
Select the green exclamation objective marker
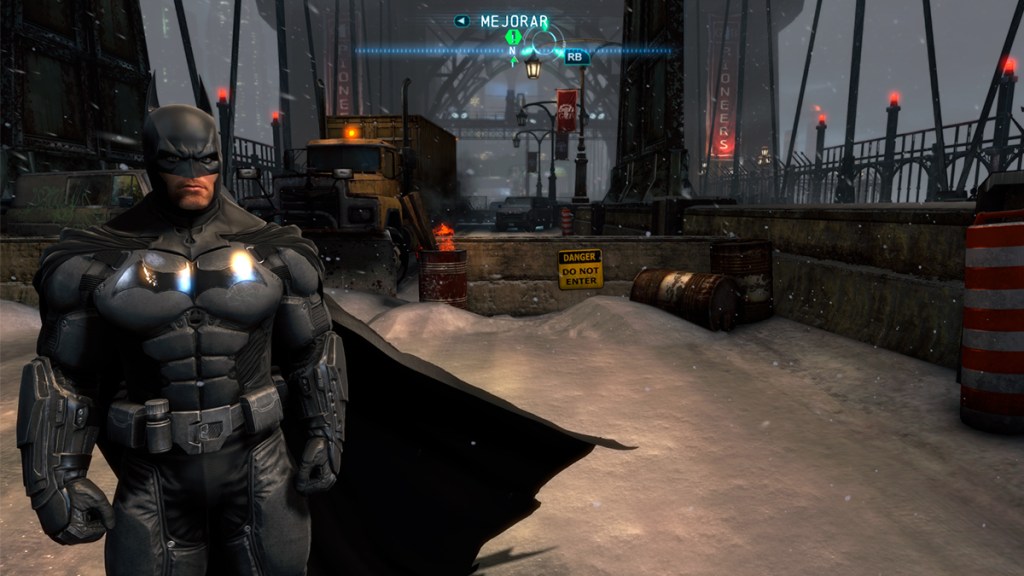pos(514,38)
